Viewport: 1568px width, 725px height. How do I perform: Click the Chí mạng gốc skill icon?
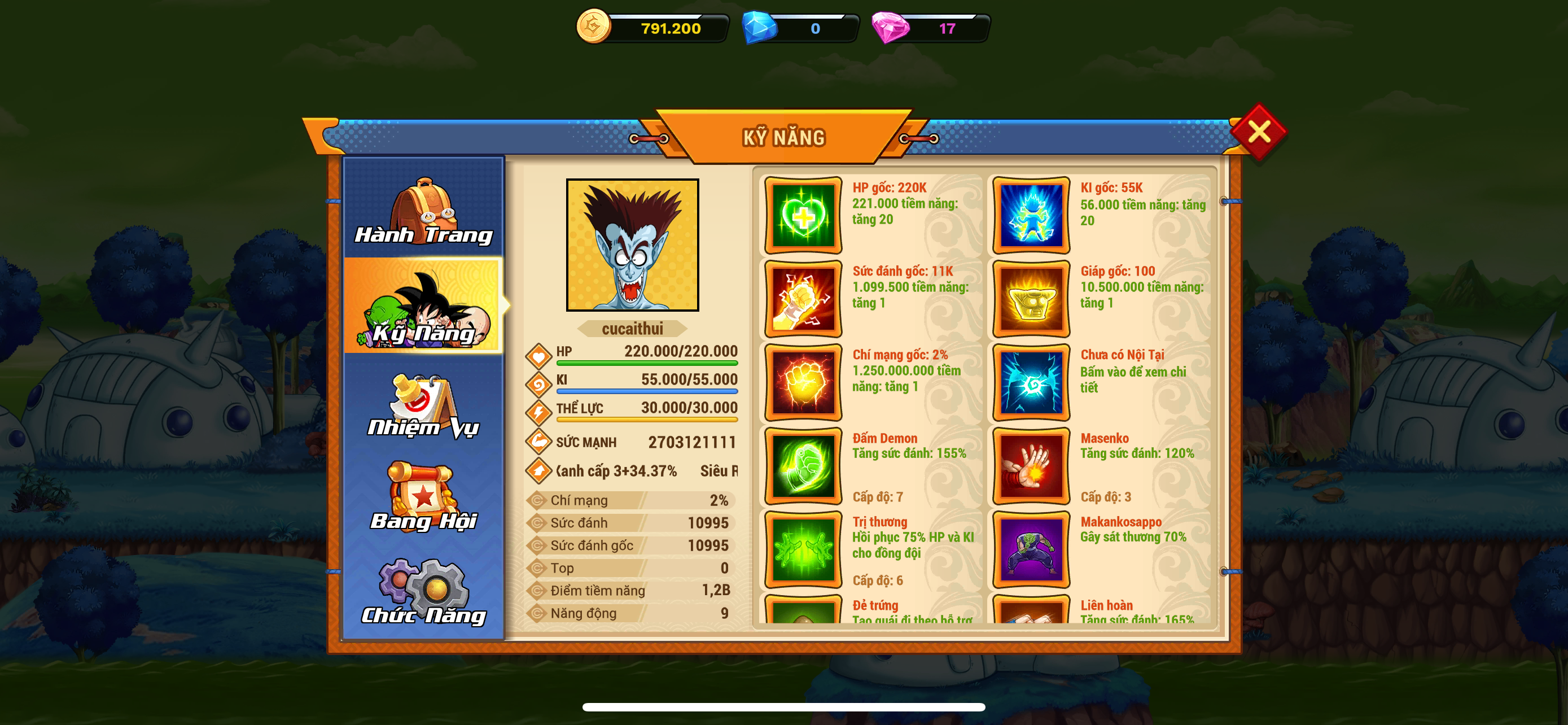pyautogui.click(x=803, y=382)
